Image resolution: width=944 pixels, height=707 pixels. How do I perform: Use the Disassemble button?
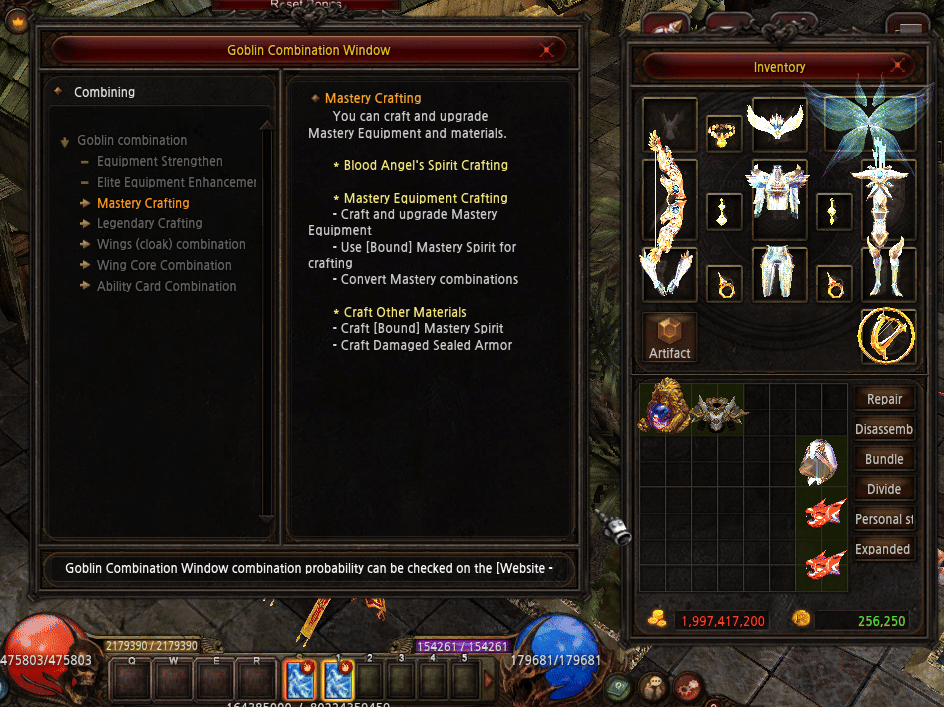tap(884, 429)
